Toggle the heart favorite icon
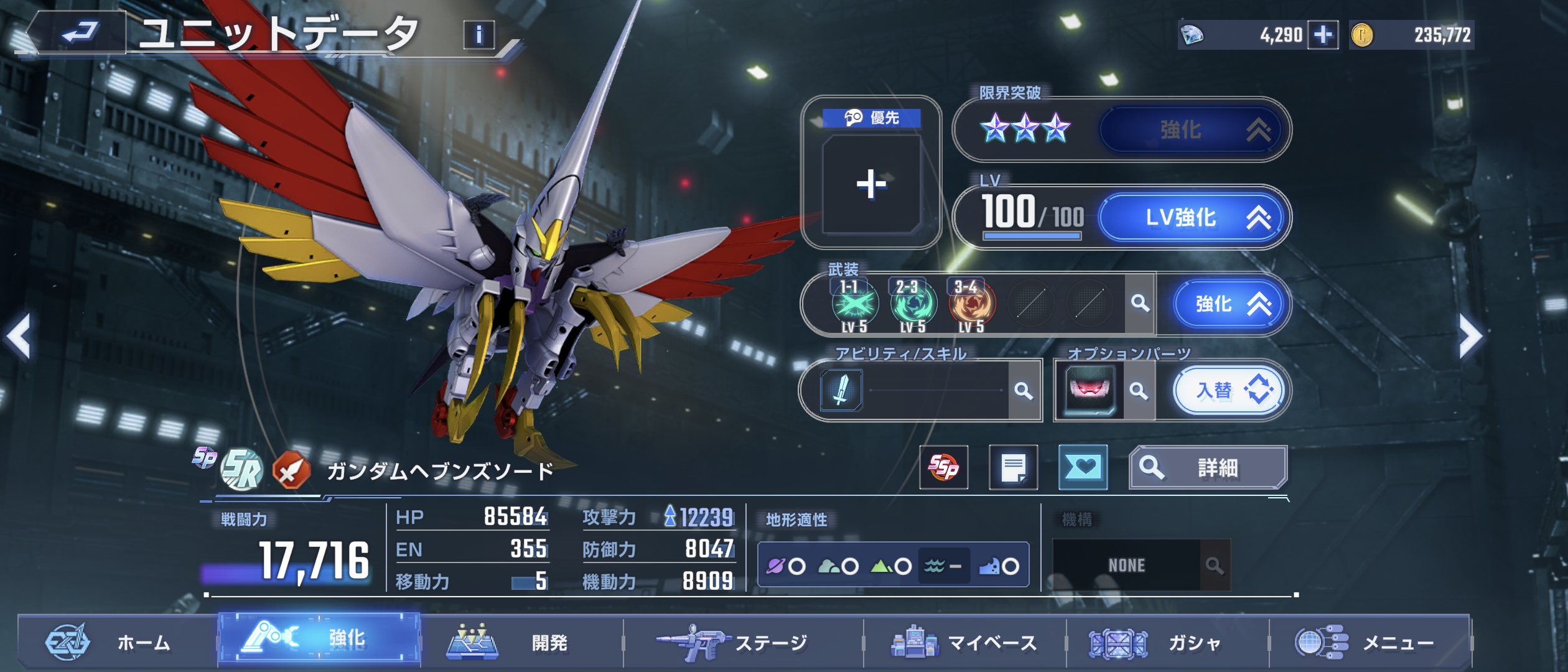This screenshot has height=672, width=1568. pyautogui.click(x=1083, y=468)
